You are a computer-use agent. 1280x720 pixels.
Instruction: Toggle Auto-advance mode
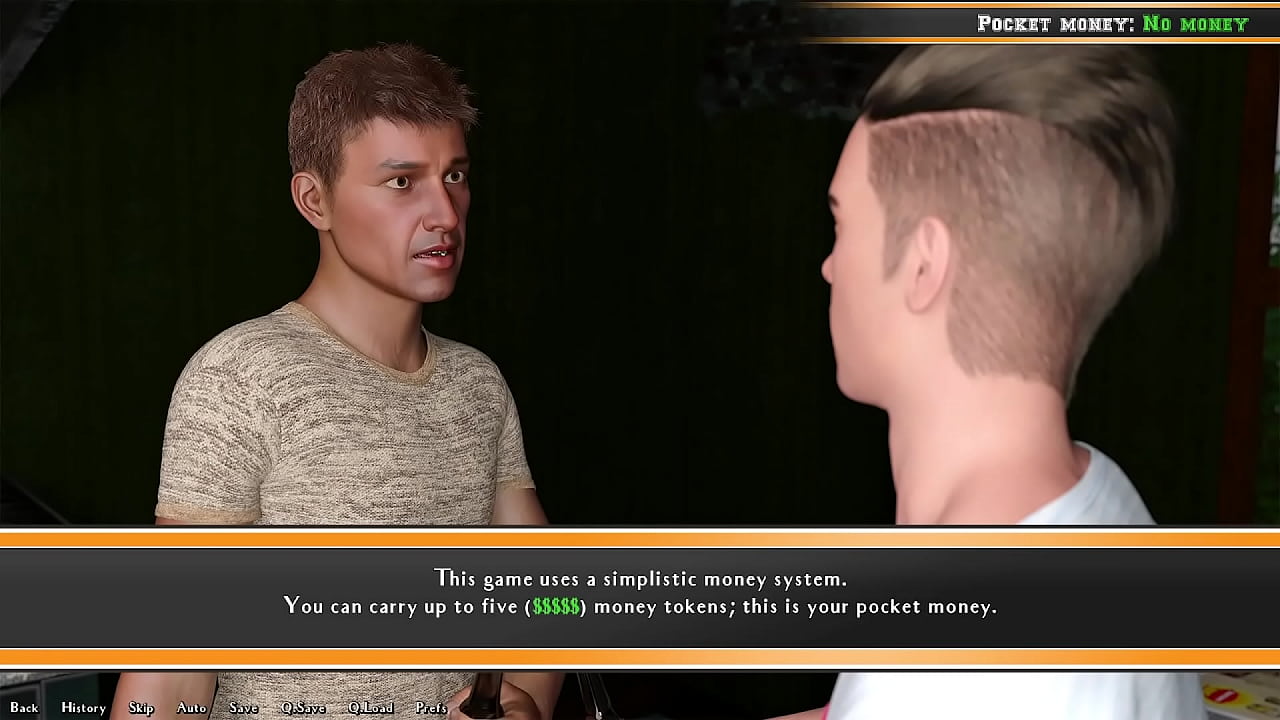pos(191,707)
